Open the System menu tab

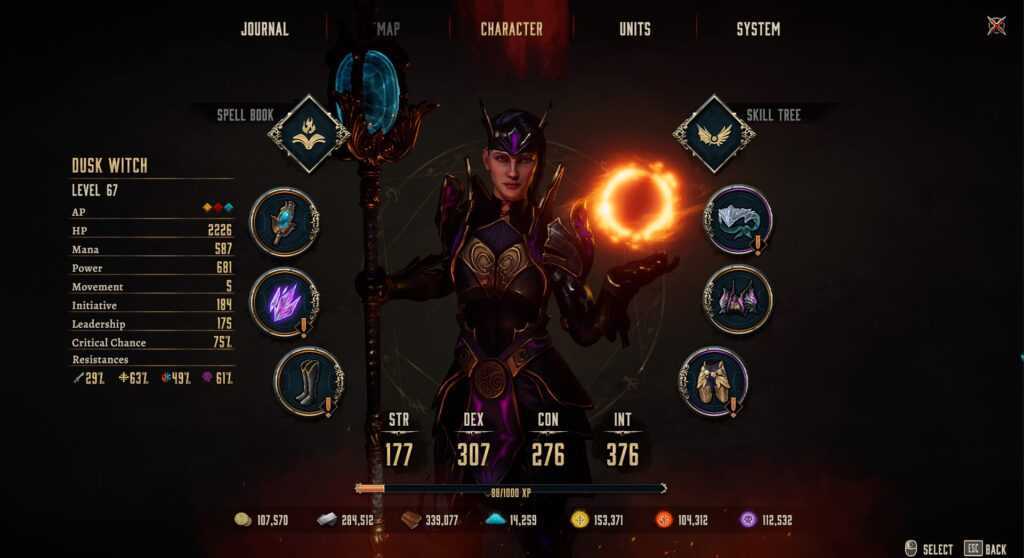[x=758, y=29]
